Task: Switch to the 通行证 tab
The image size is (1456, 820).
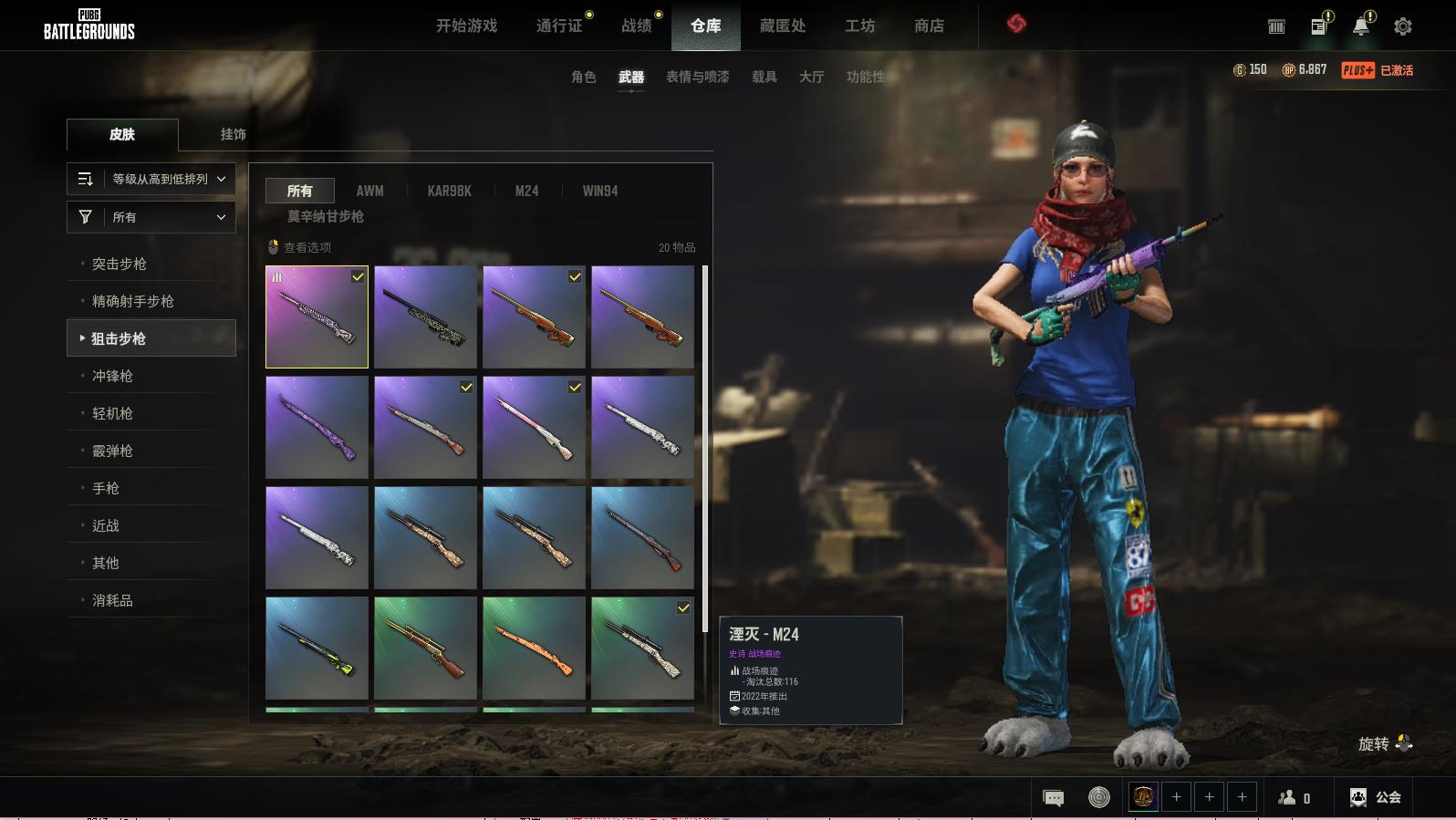Action: (559, 26)
